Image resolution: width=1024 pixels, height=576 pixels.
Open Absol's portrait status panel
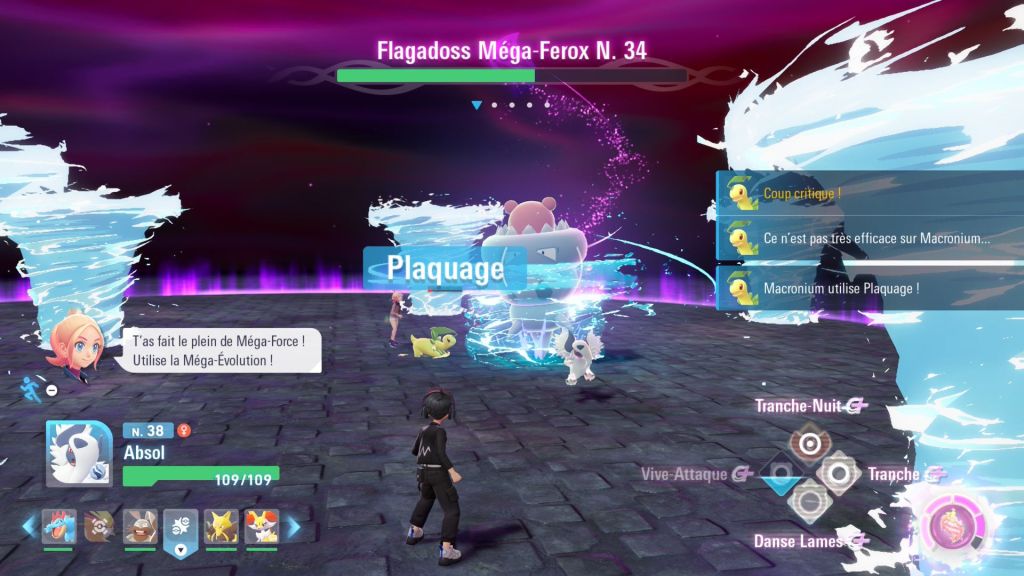tap(79, 453)
